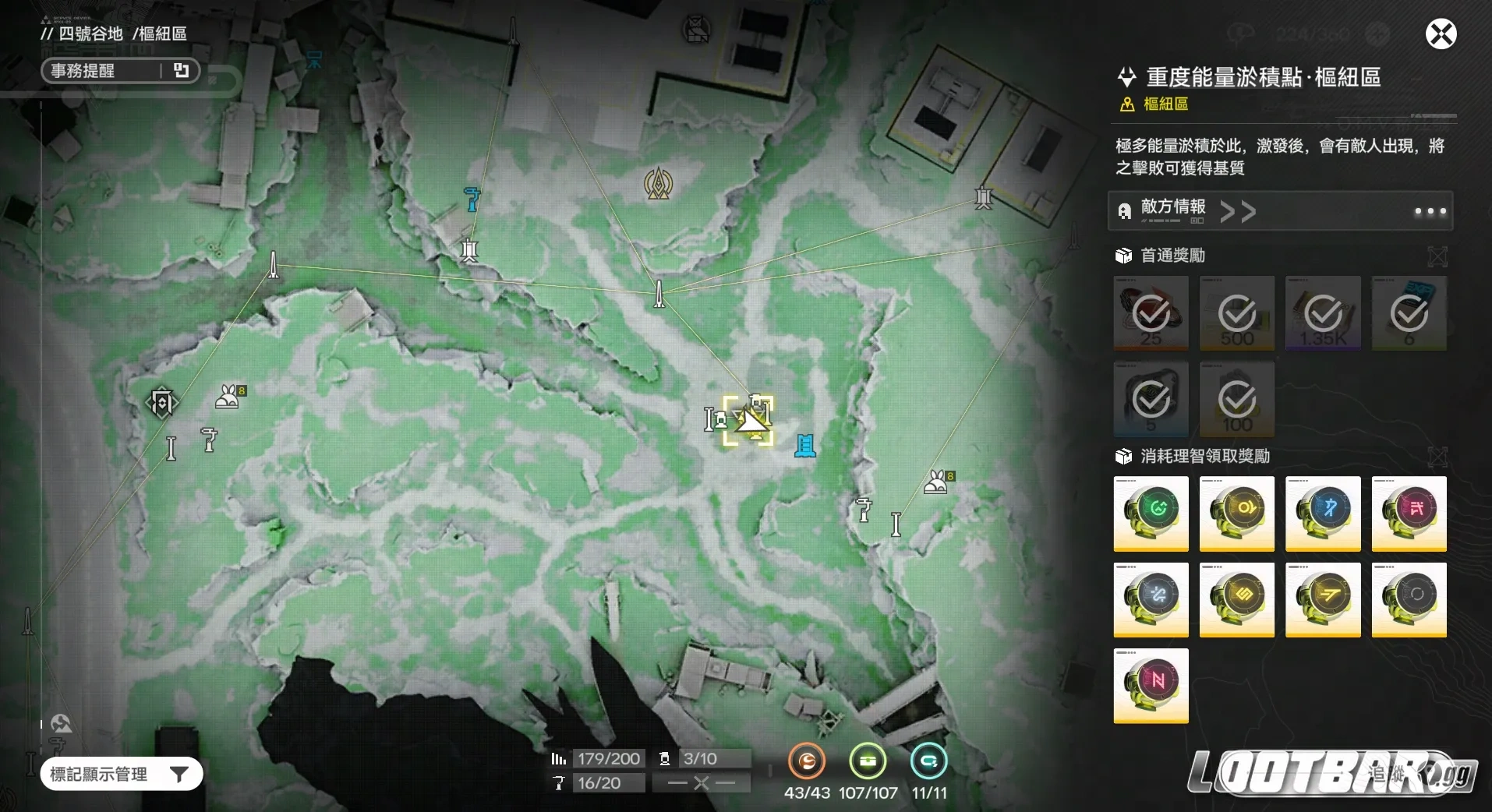The image size is (1492, 812).
Task: Close the map detail panel
Action: click(x=1441, y=34)
